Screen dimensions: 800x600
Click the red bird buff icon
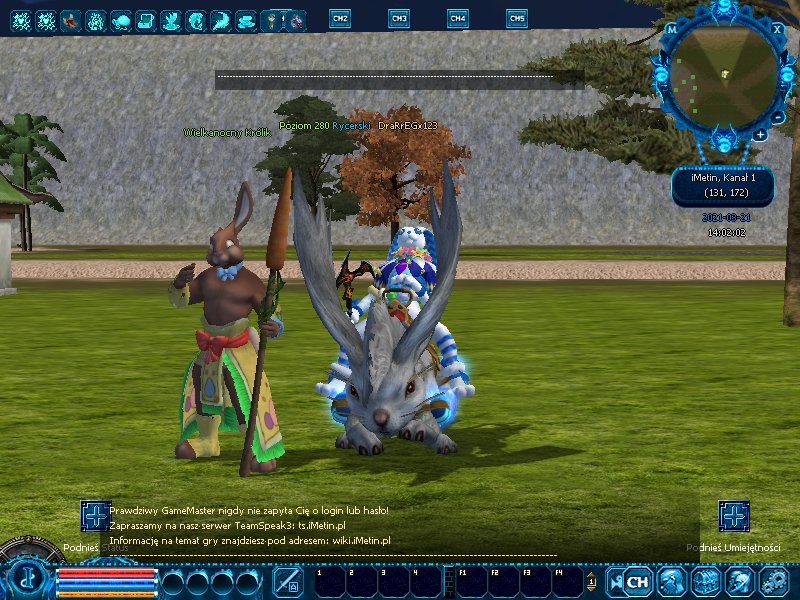click(x=70, y=19)
